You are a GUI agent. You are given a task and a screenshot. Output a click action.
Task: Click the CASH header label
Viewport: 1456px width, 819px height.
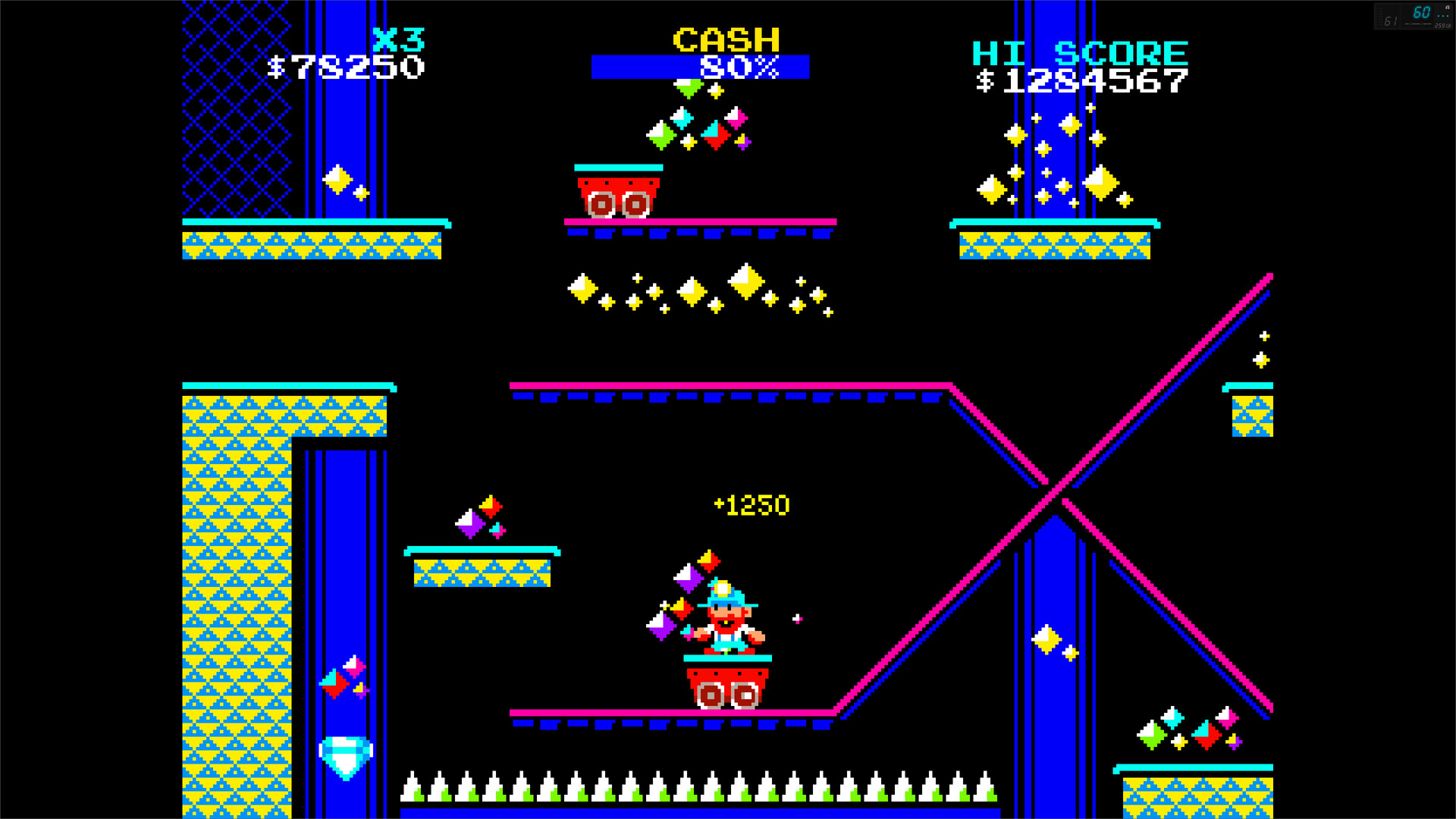726,38
